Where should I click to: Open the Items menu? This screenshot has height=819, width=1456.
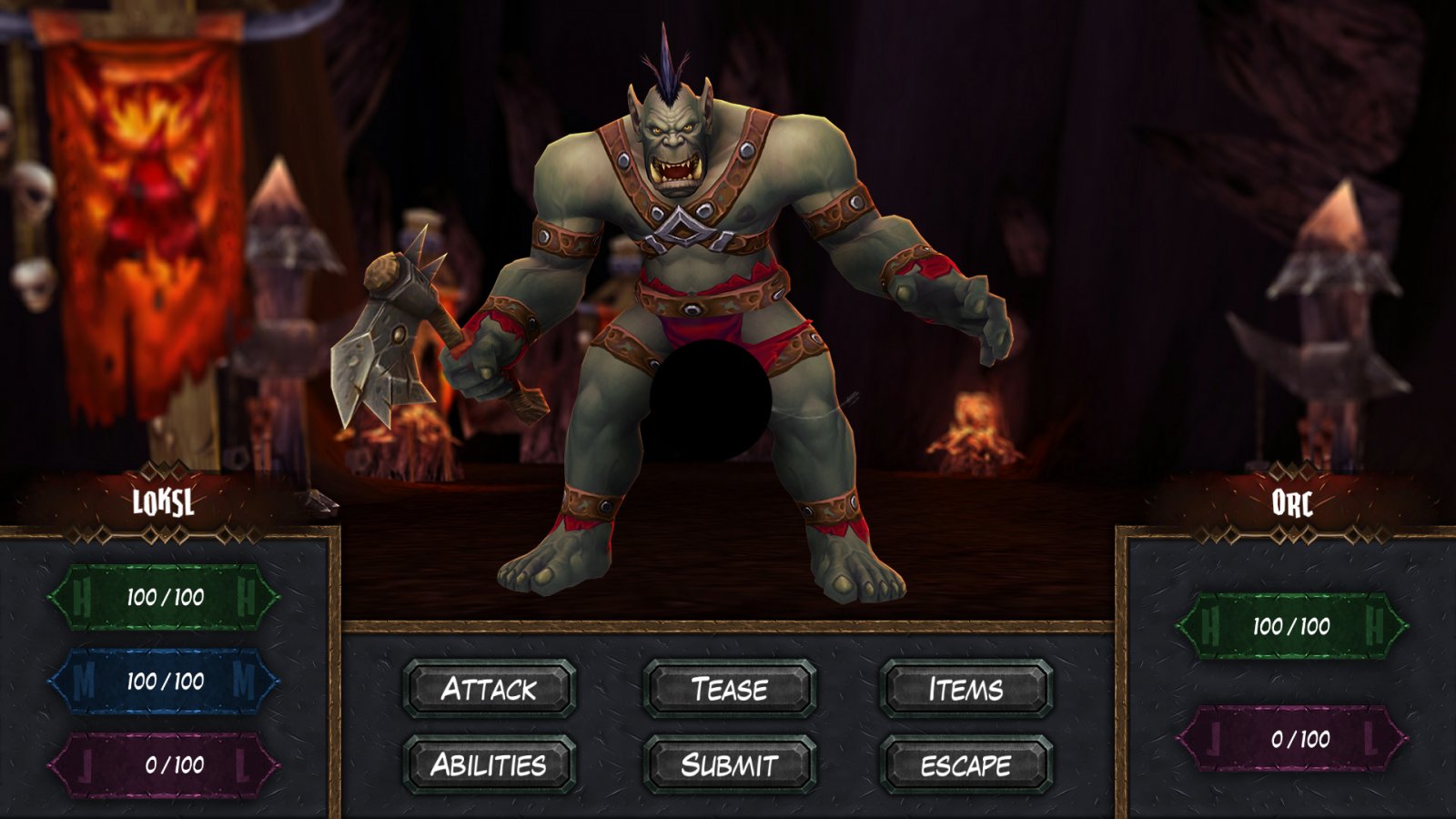pos(966,690)
